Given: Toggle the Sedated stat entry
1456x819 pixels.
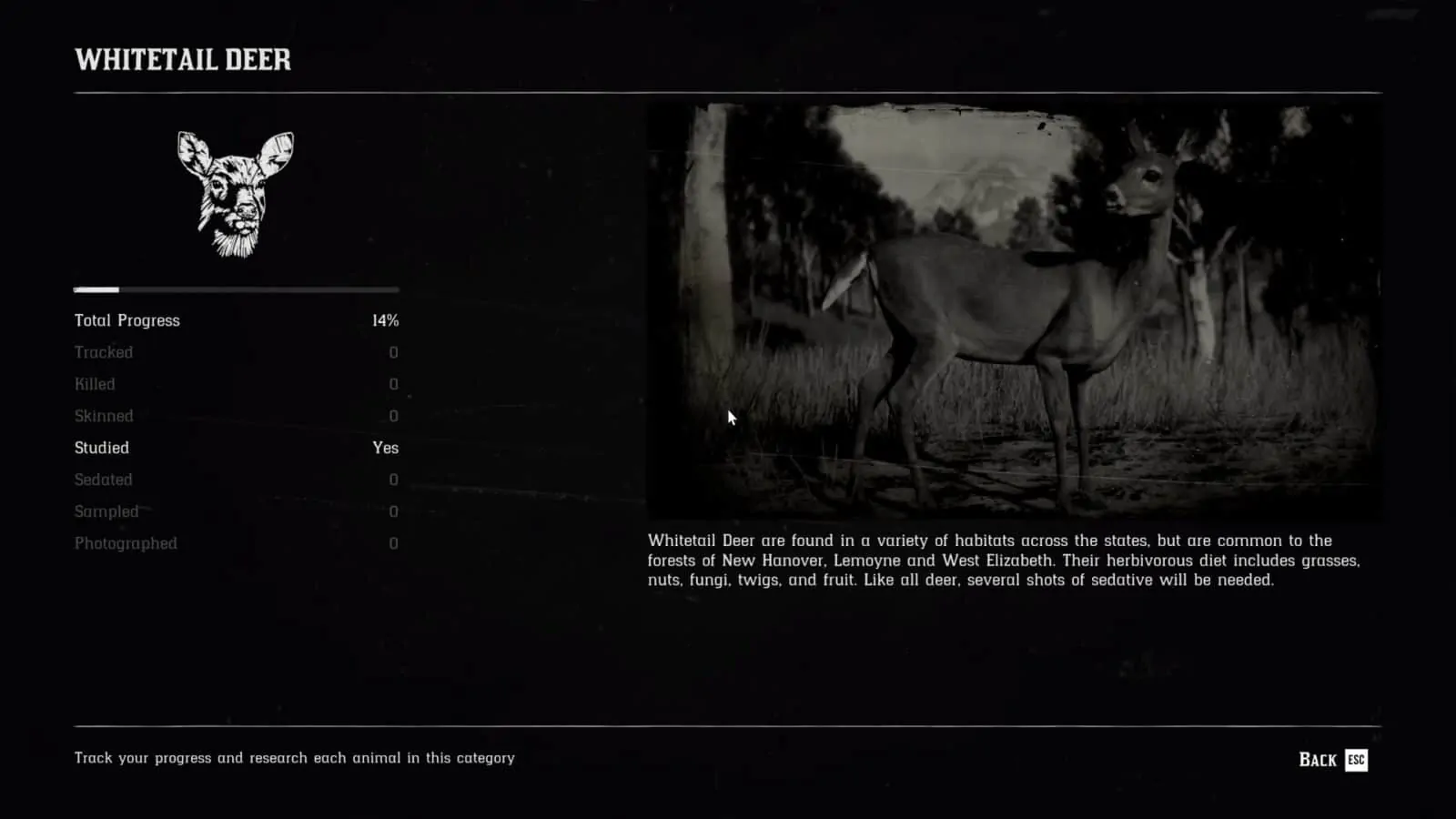Looking at the screenshot, I should [103, 480].
